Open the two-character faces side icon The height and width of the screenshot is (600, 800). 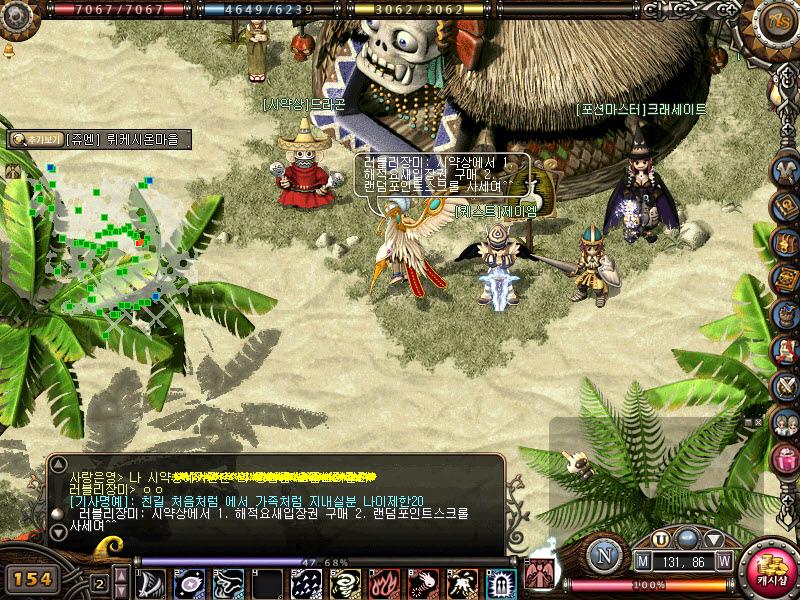point(785,422)
